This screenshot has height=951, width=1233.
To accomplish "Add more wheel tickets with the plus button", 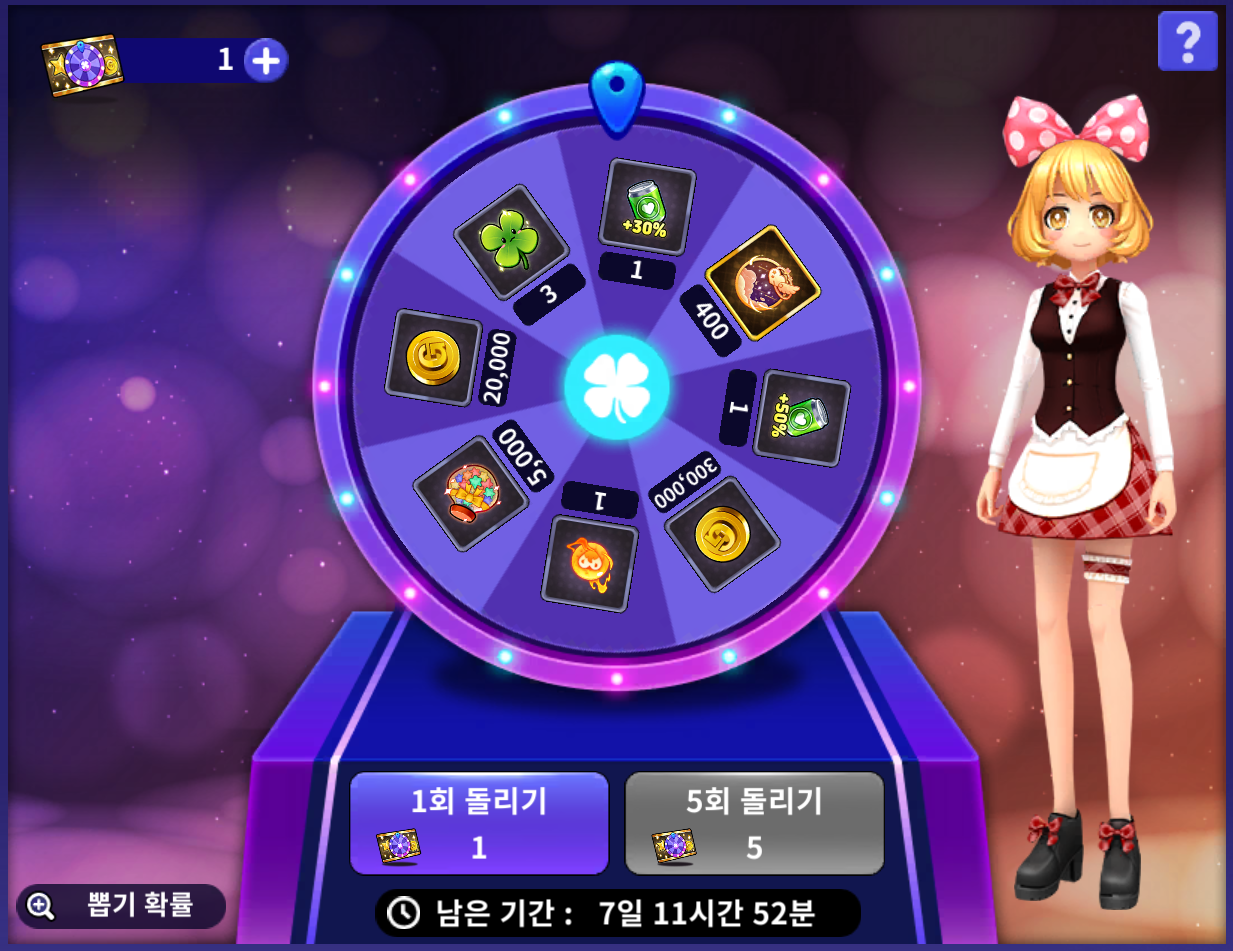I will coord(265,61).
